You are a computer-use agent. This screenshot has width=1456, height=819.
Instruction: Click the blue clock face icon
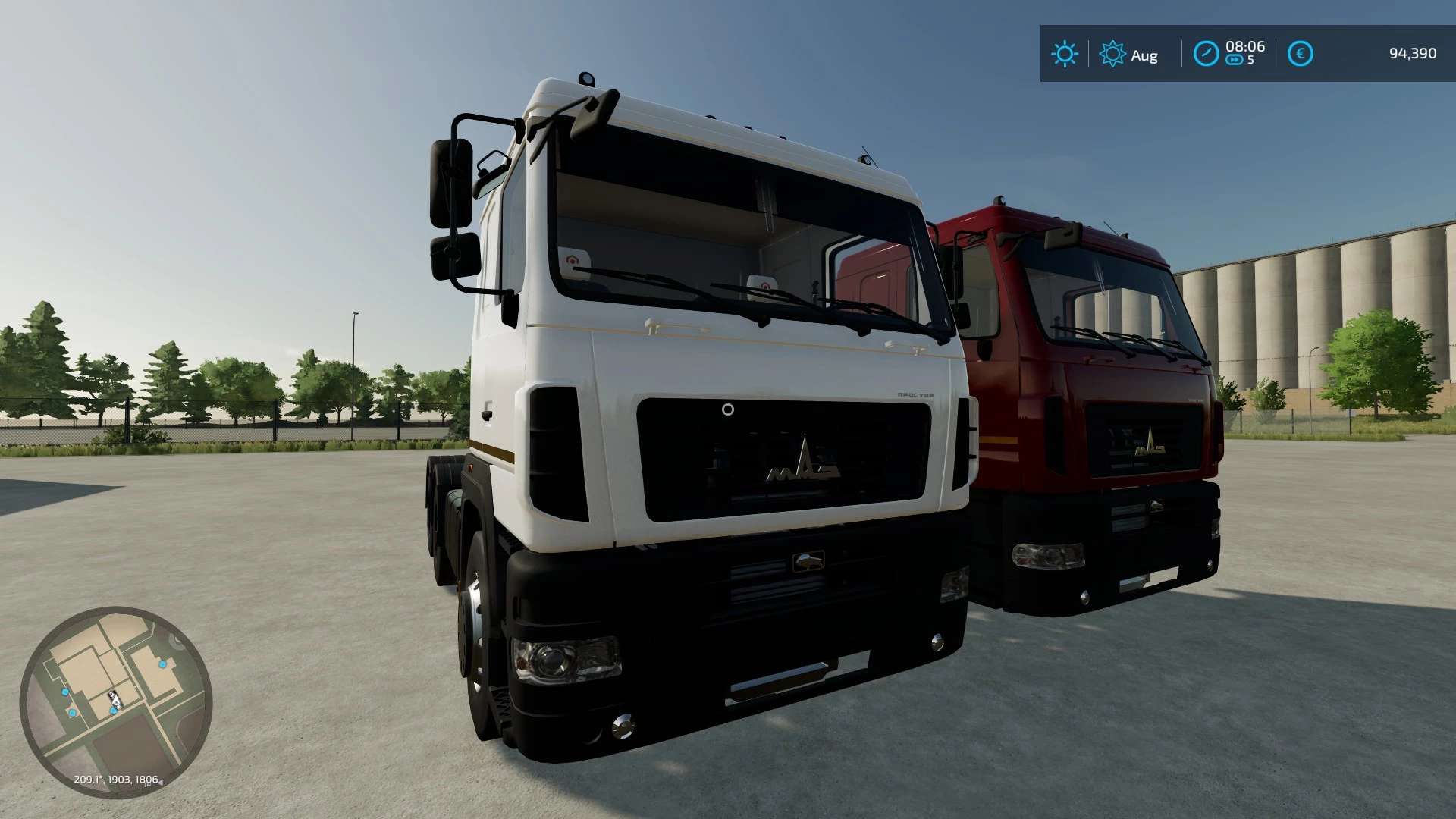tap(1206, 52)
